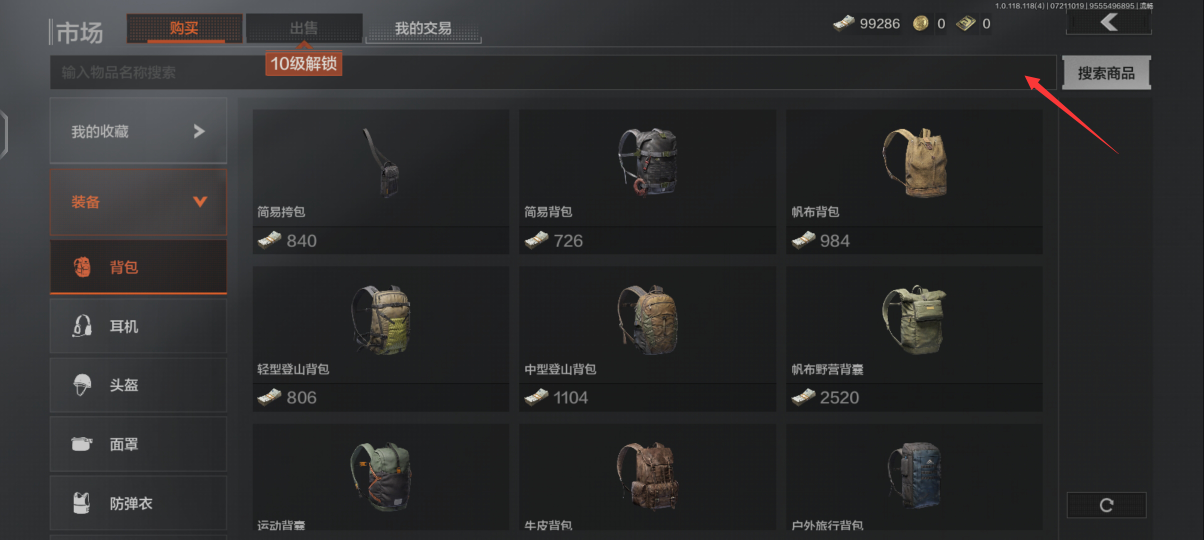Image resolution: width=1204 pixels, height=540 pixels.
Task: Collapse the 装备 equipment category
Action: (x=138, y=202)
